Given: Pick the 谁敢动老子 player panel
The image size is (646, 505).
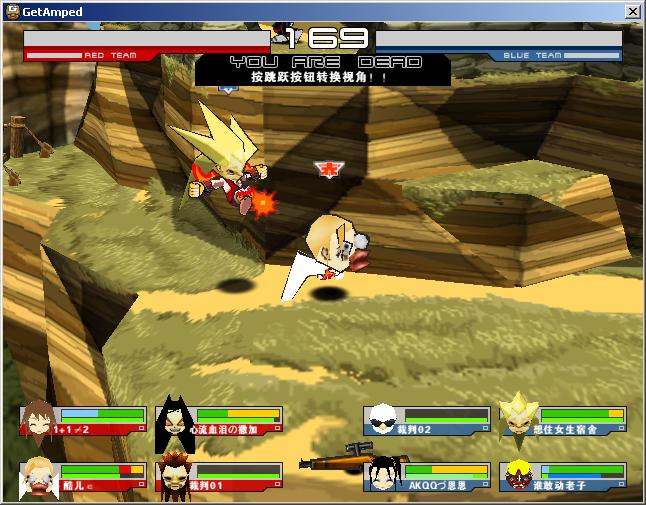Looking at the screenshot, I should pyautogui.click(x=563, y=477).
